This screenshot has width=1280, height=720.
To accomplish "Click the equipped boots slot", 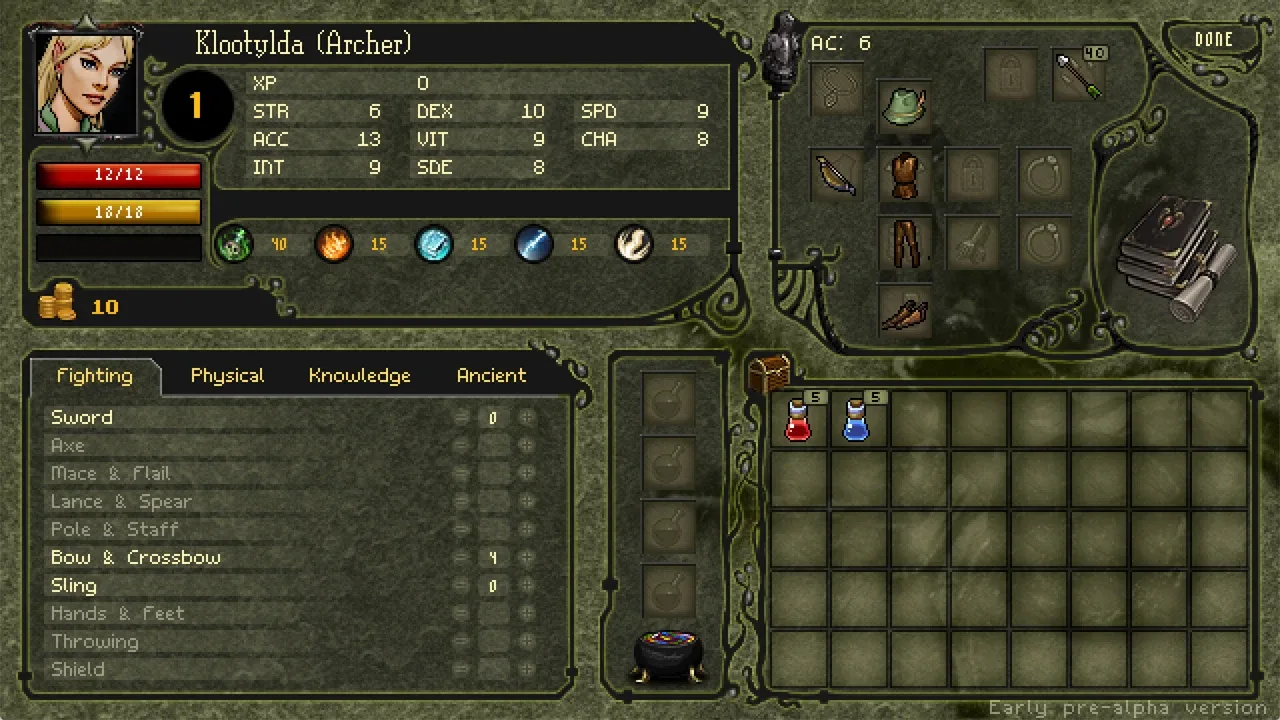I will [905, 311].
